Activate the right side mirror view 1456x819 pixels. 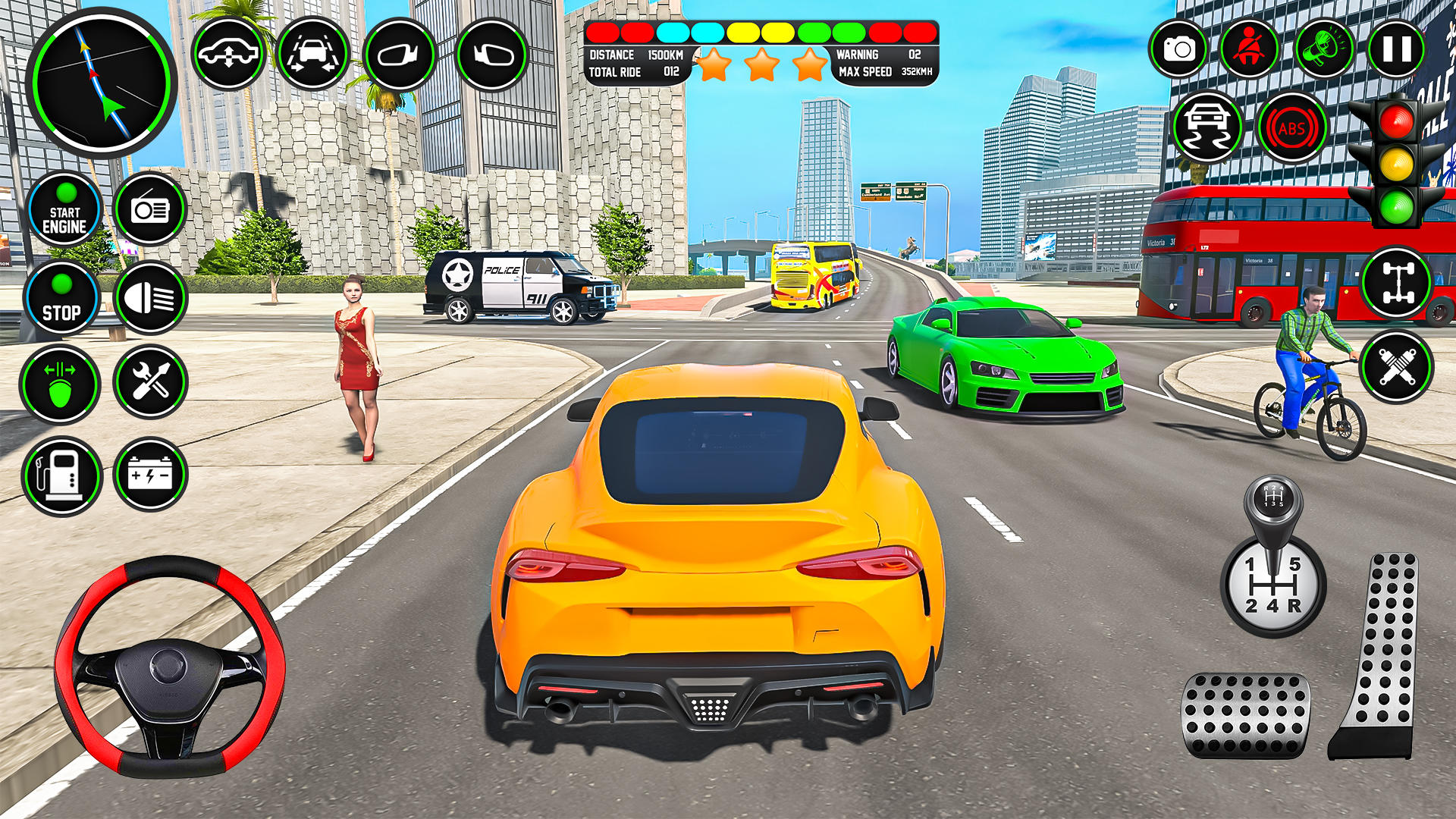tap(492, 55)
